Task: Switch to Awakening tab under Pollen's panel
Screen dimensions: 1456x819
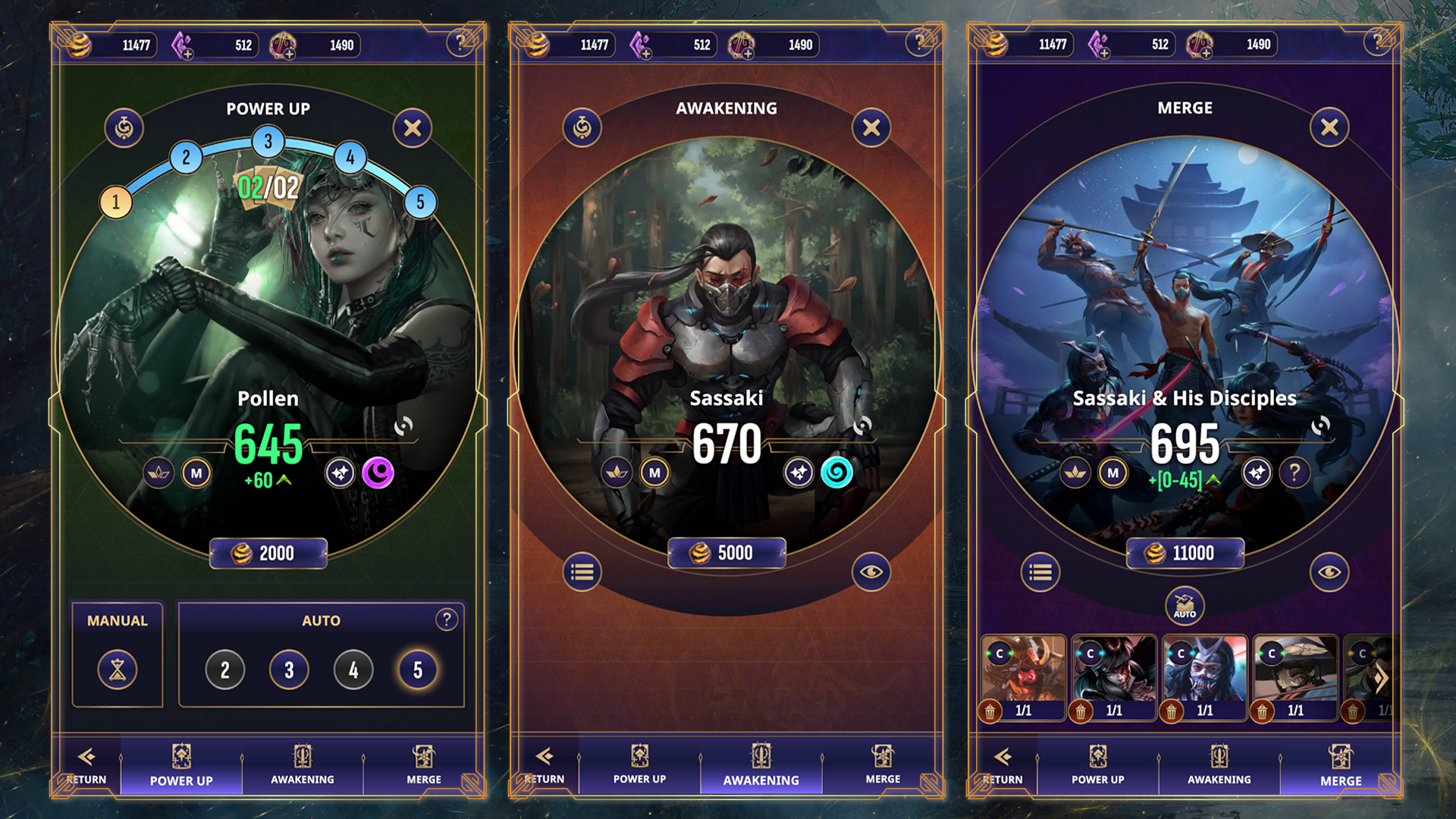Action: tap(303, 764)
